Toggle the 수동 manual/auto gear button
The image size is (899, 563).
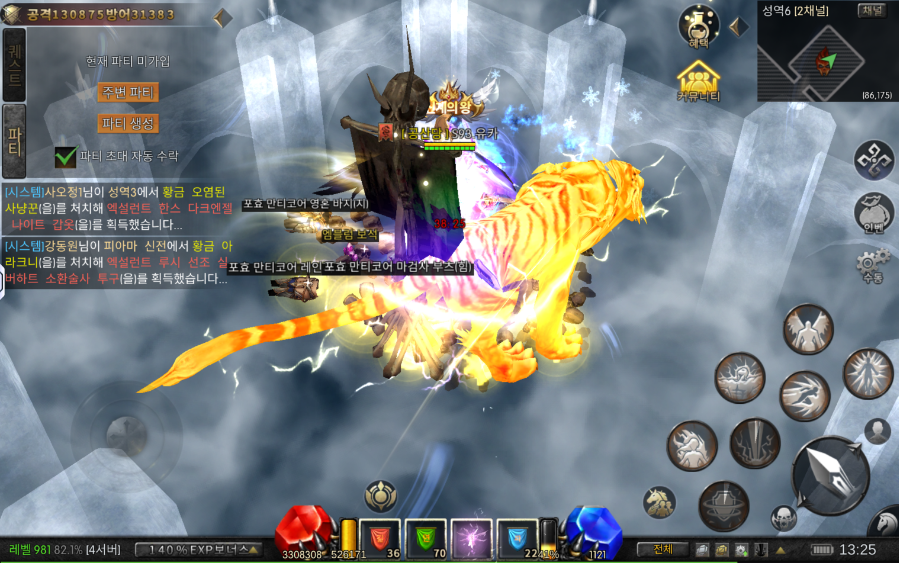[x=873, y=265]
